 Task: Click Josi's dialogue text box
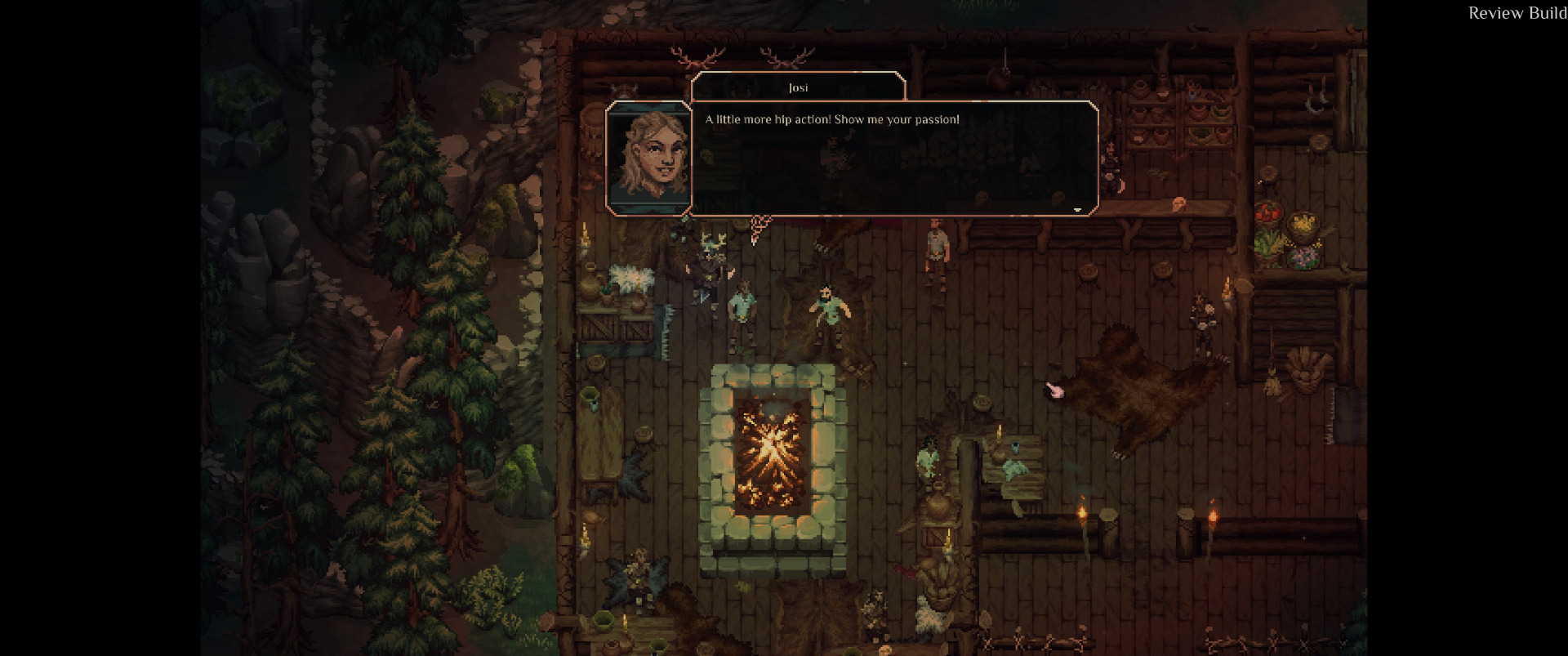(893, 158)
